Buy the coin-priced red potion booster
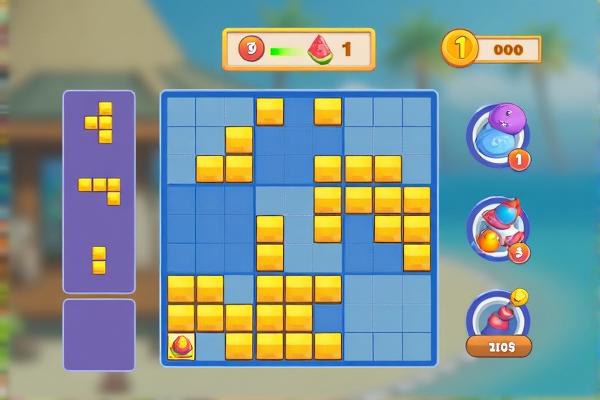This screenshot has height=400, width=600. (x=497, y=322)
